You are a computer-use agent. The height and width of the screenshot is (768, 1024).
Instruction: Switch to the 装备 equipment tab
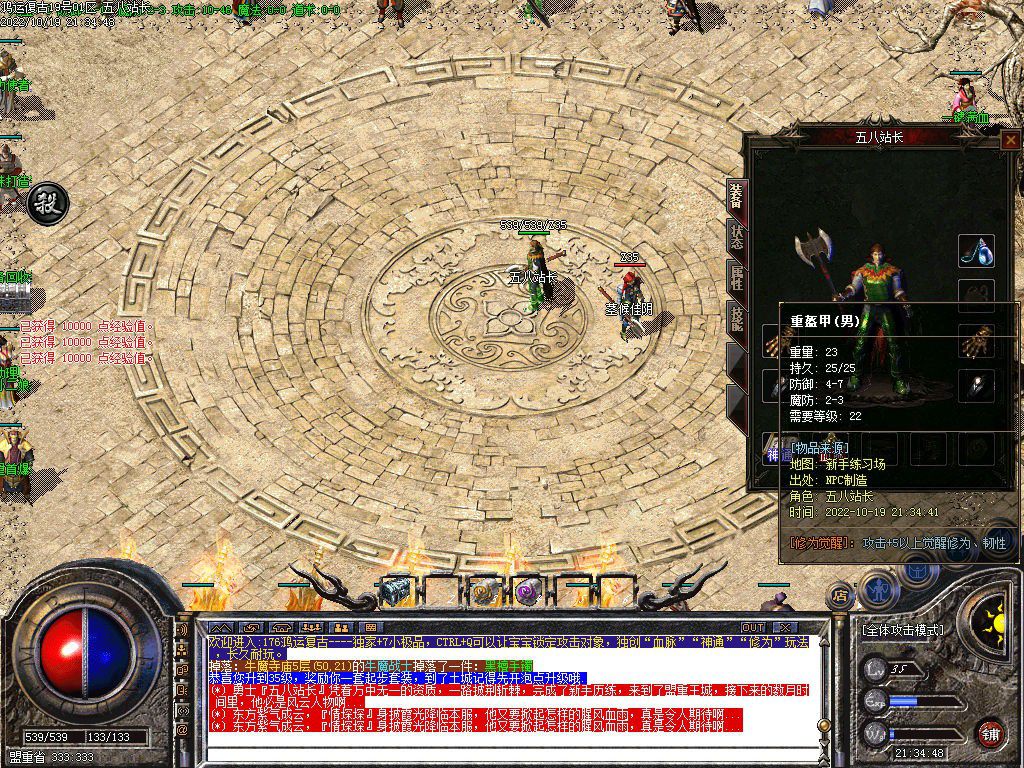click(x=736, y=197)
